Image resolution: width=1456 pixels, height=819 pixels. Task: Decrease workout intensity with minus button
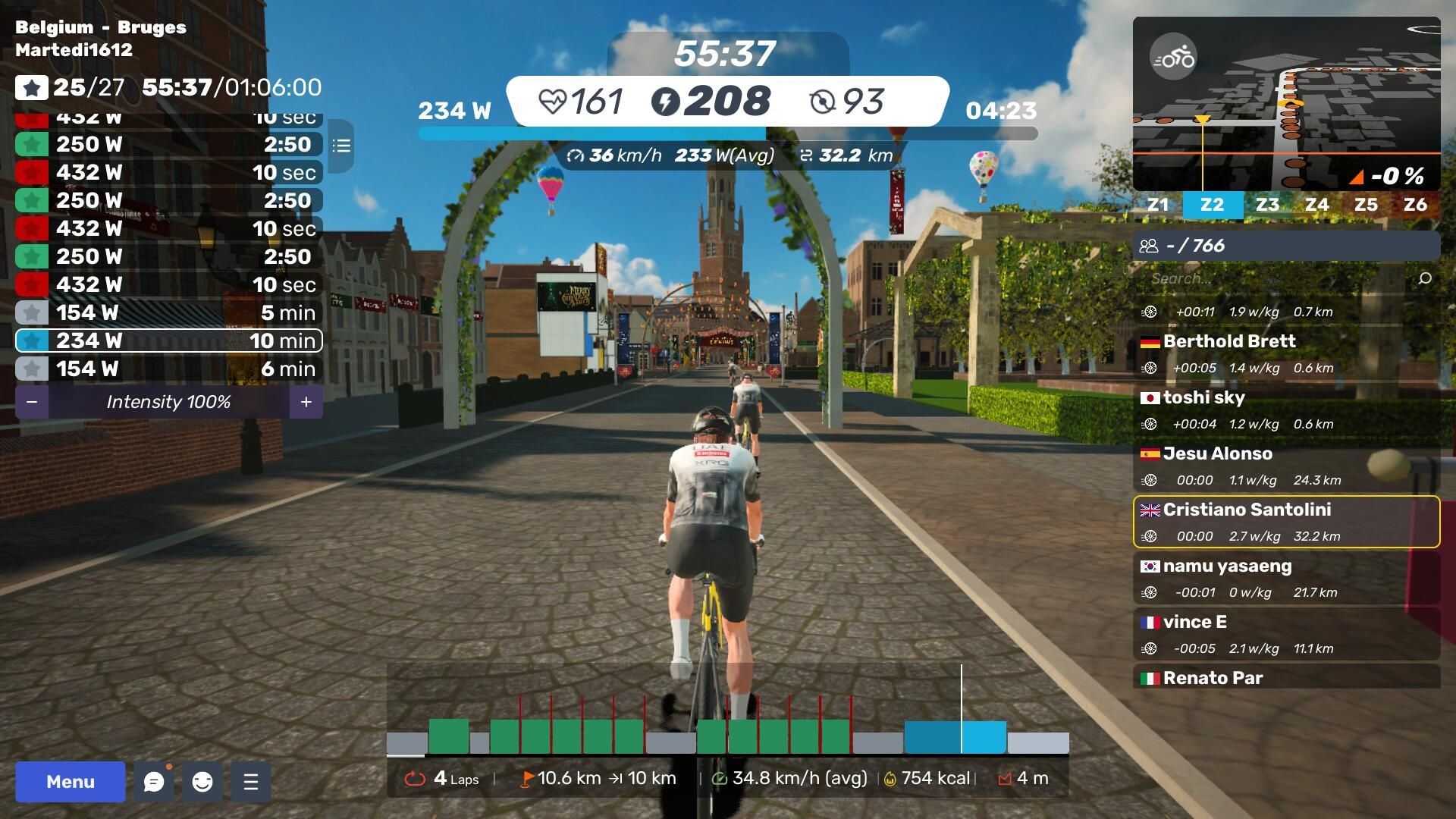coord(32,402)
